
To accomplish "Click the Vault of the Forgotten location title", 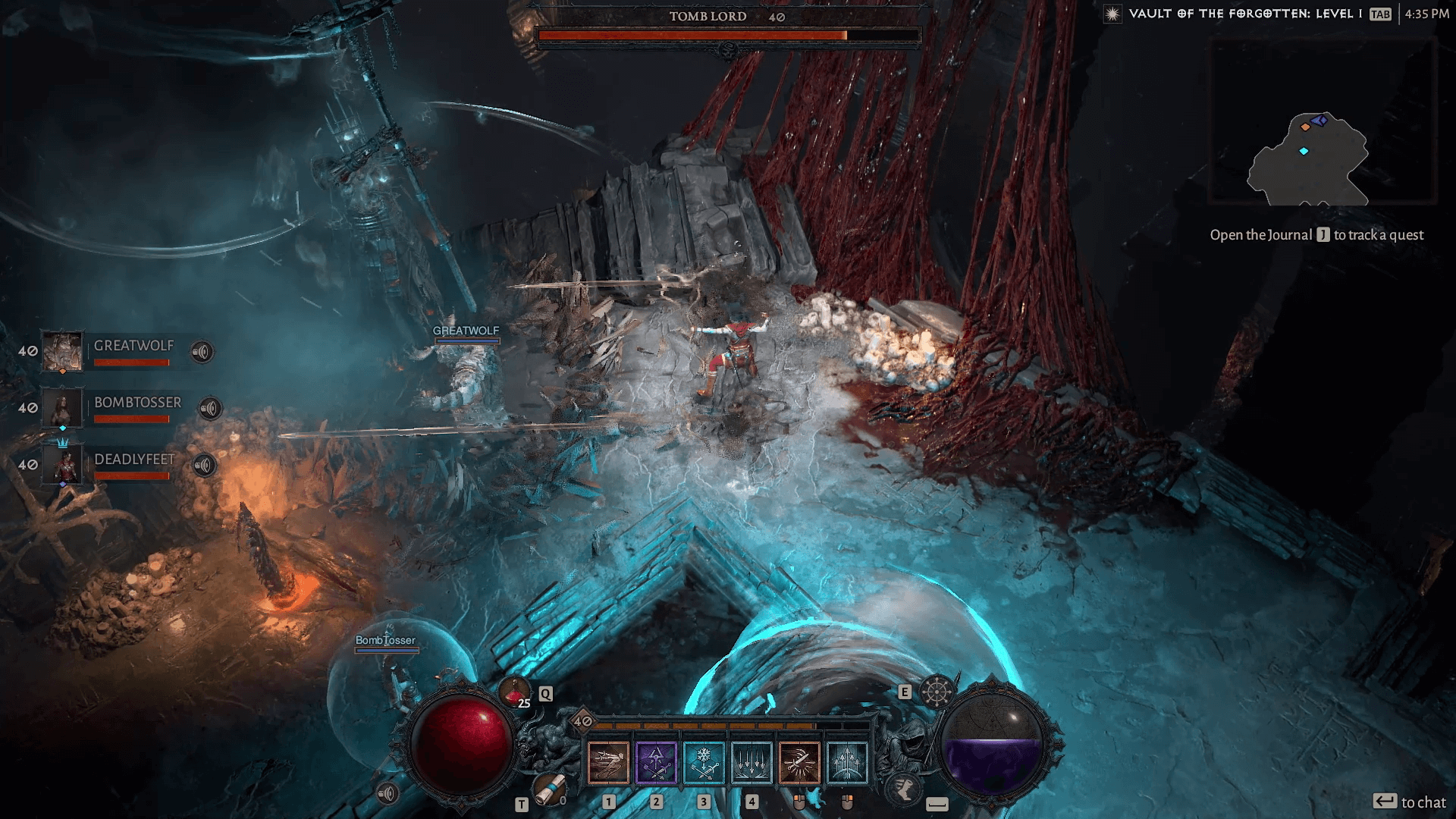I will coord(1245,14).
